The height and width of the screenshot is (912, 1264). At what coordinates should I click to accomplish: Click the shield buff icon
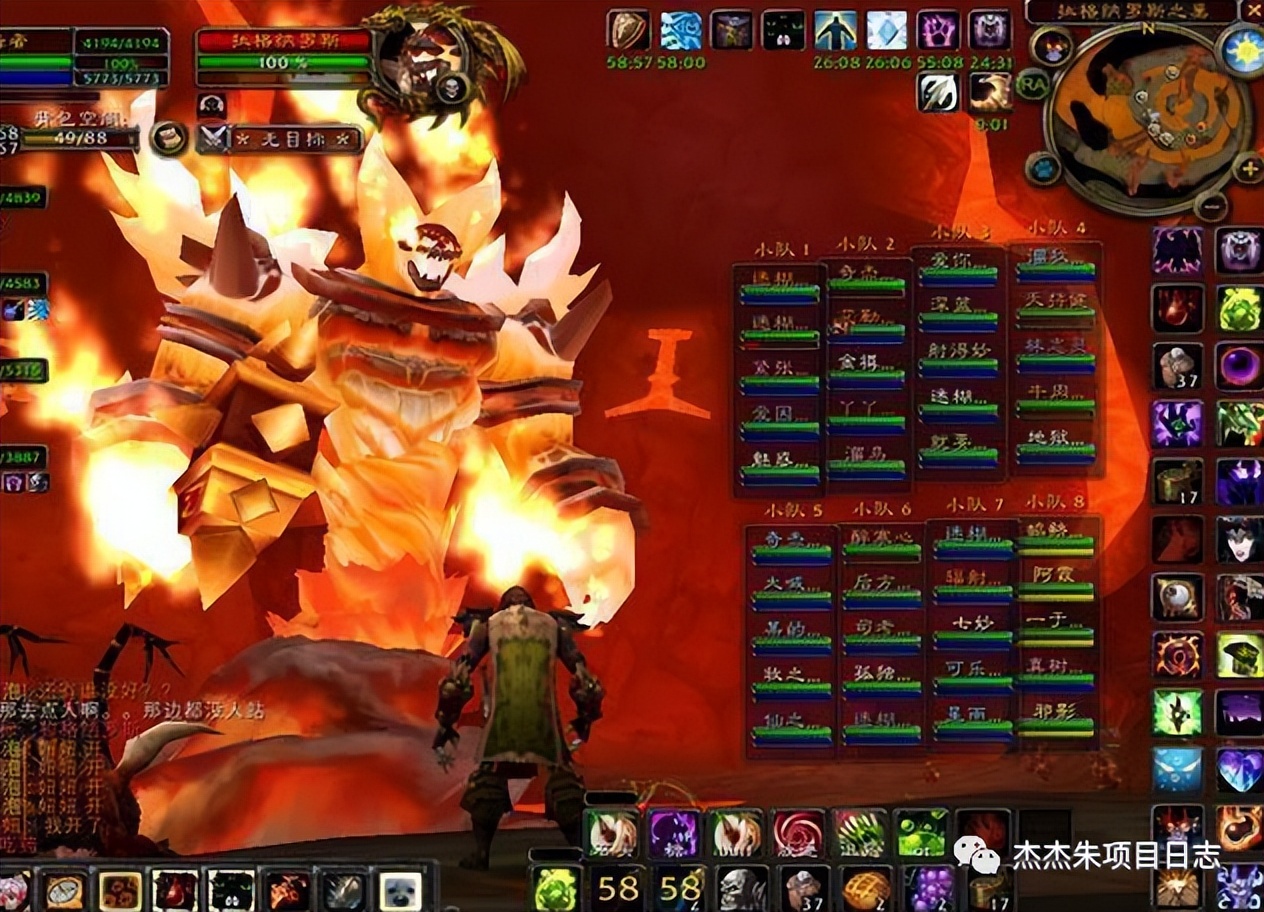628,30
